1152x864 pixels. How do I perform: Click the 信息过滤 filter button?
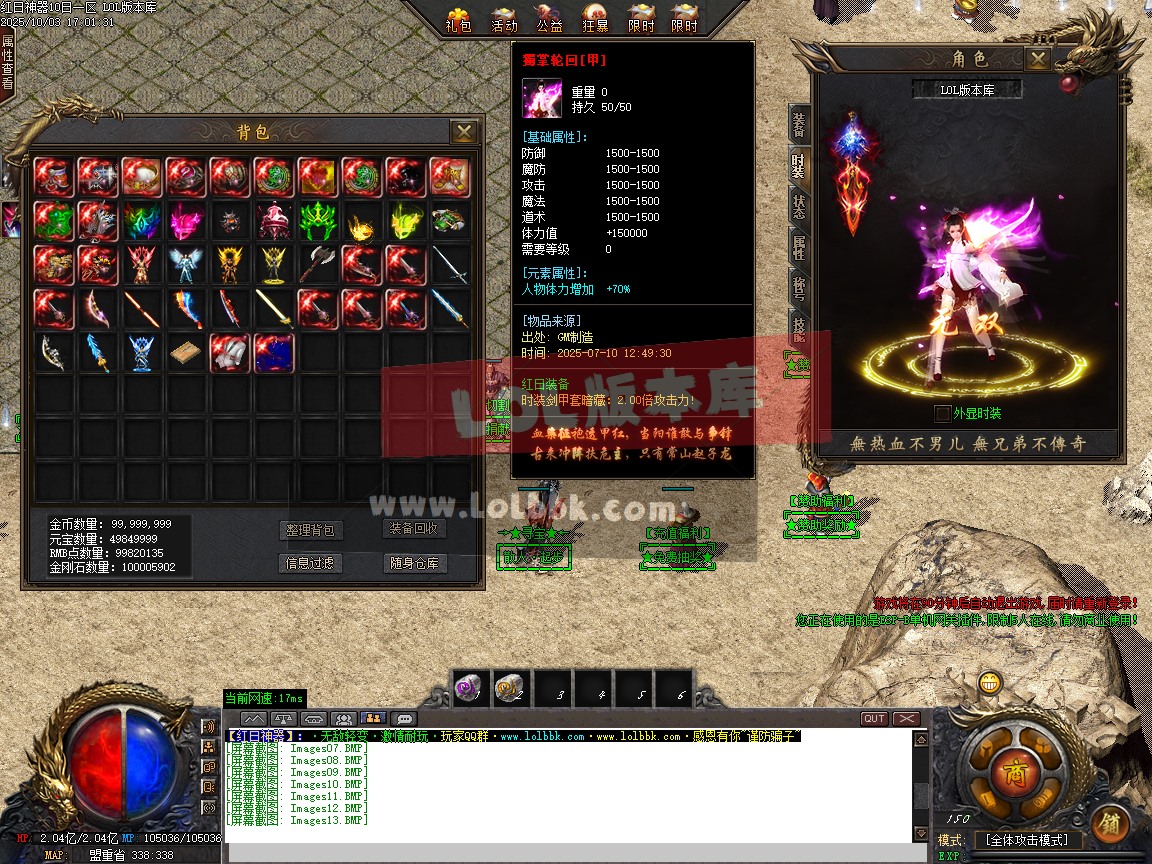pos(310,564)
